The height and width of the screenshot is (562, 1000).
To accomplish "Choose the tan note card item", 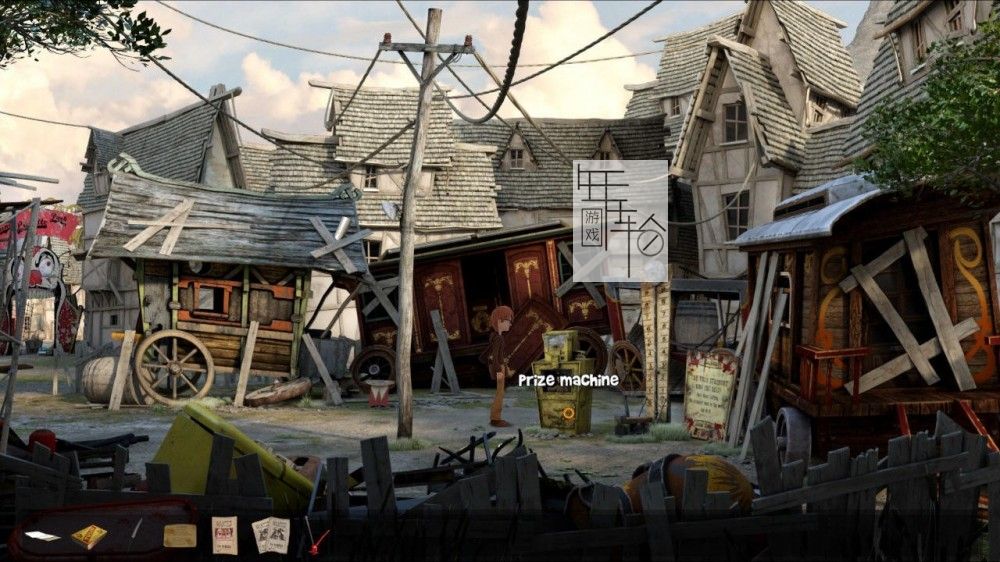I will click(180, 535).
